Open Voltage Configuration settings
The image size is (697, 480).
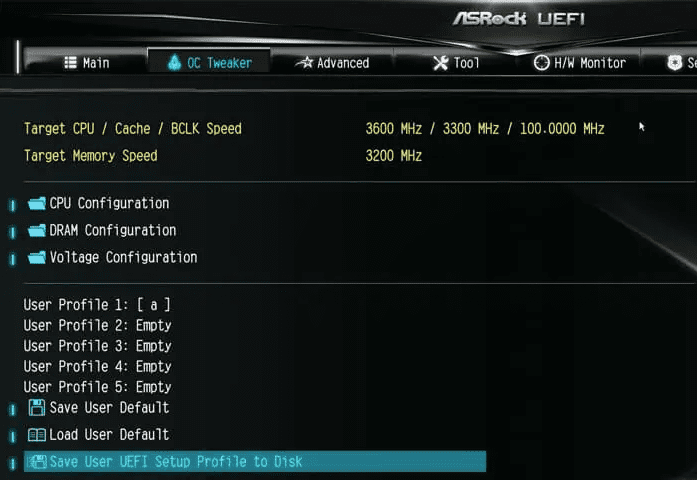[123, 257]
